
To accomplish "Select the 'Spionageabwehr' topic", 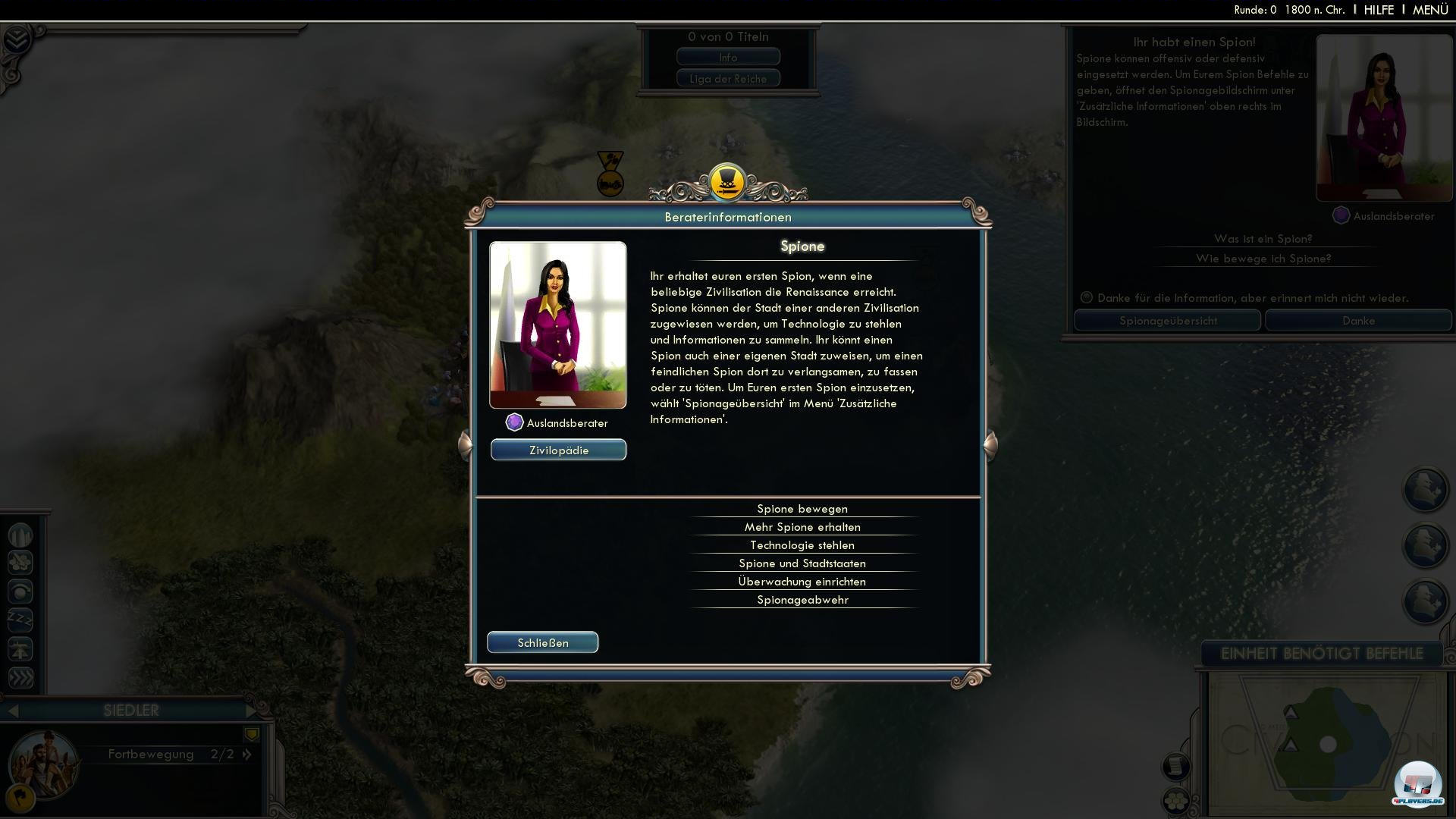I will click(802, 600).
